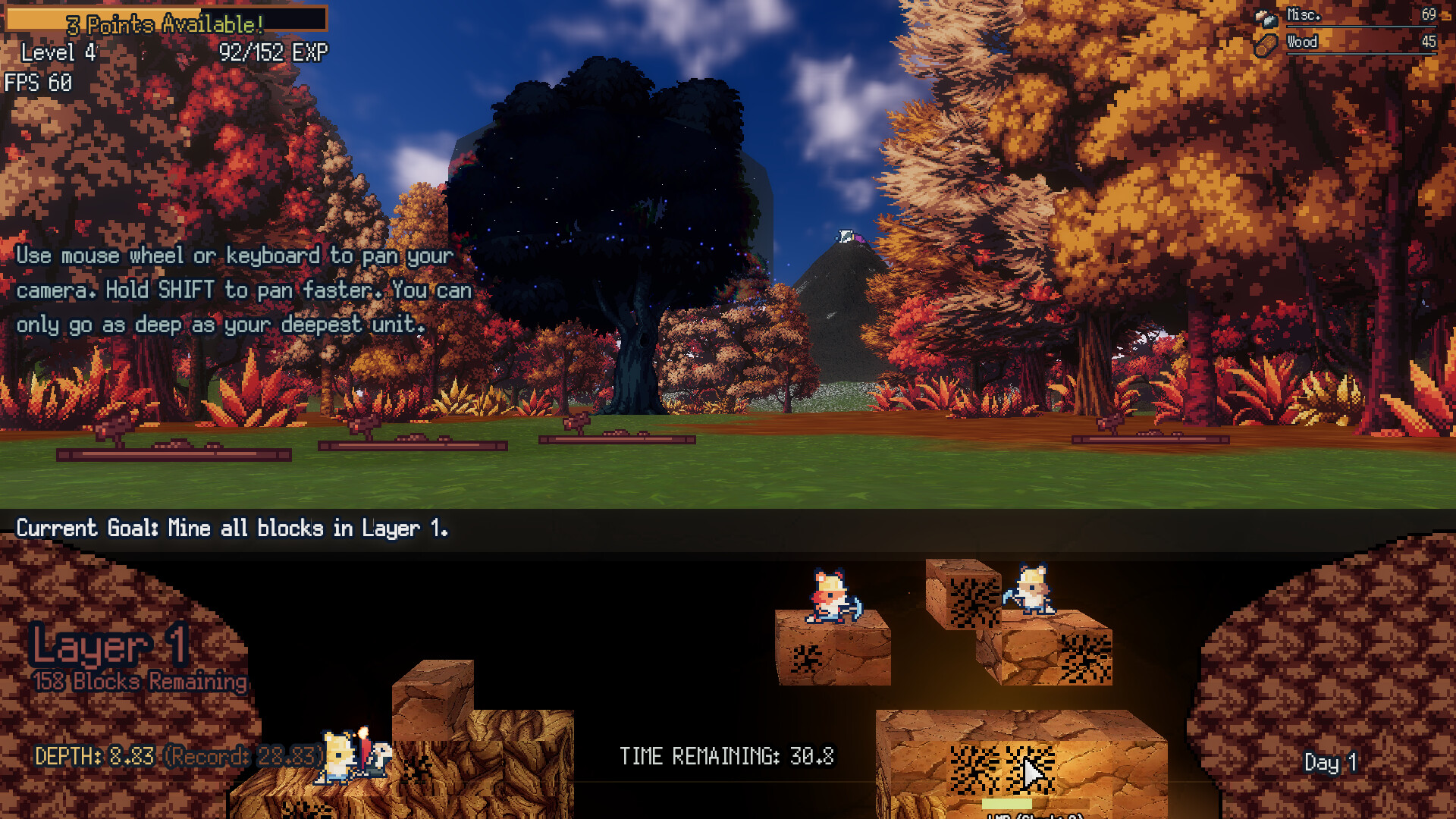Click the Wood log inventory icon

1265,42
